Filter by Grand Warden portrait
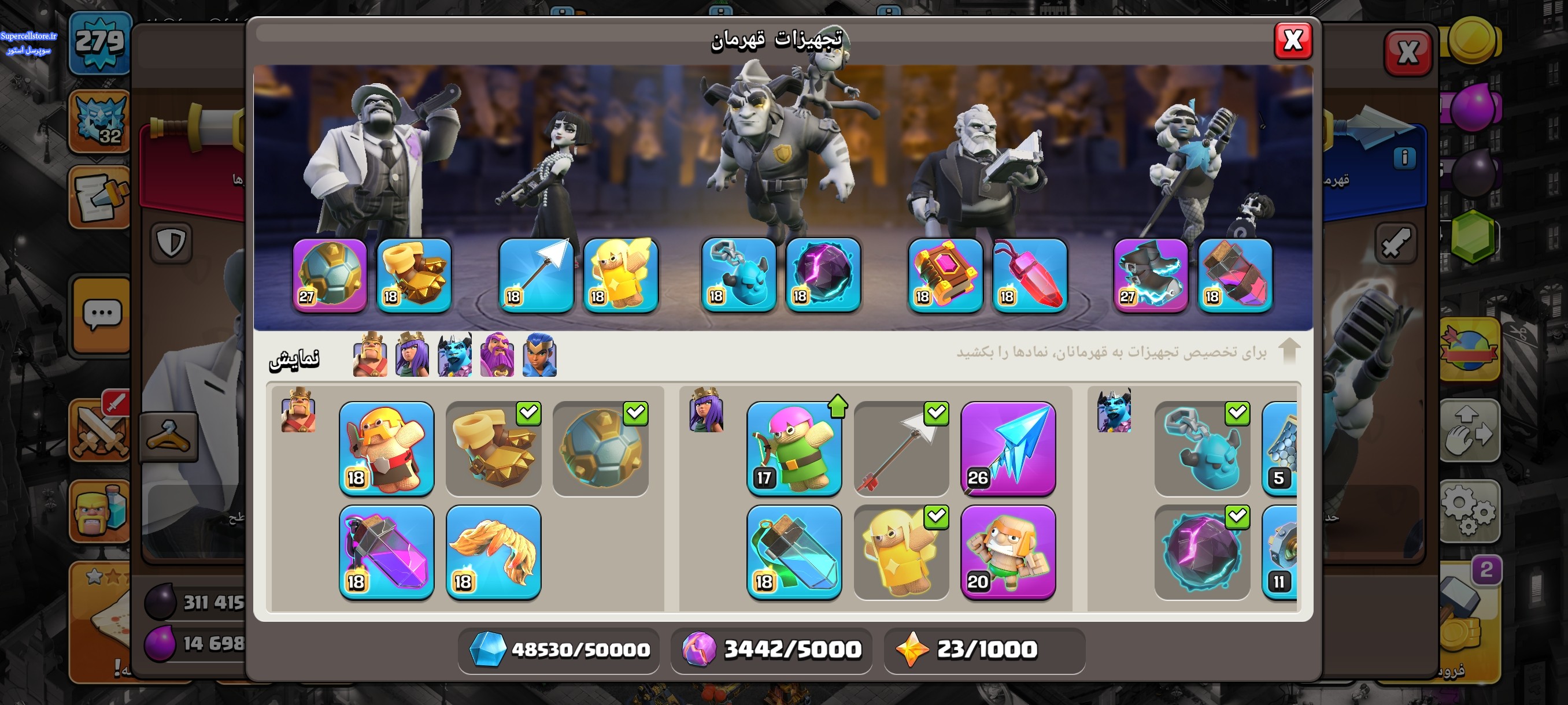Image resolution: width=1568 pixels, height=705 pixels. pyautogui.click(x=497, y=355)
